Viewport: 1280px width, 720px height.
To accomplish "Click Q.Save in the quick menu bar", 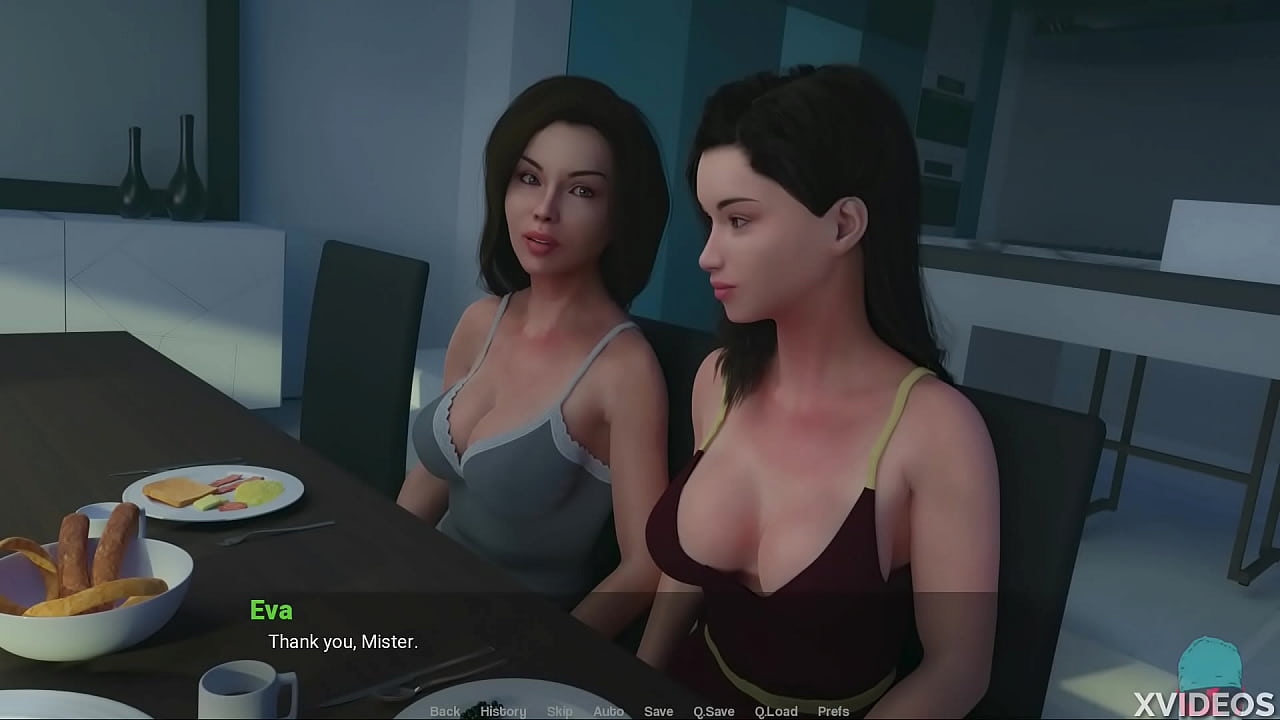I will click(x=713, y=711).
